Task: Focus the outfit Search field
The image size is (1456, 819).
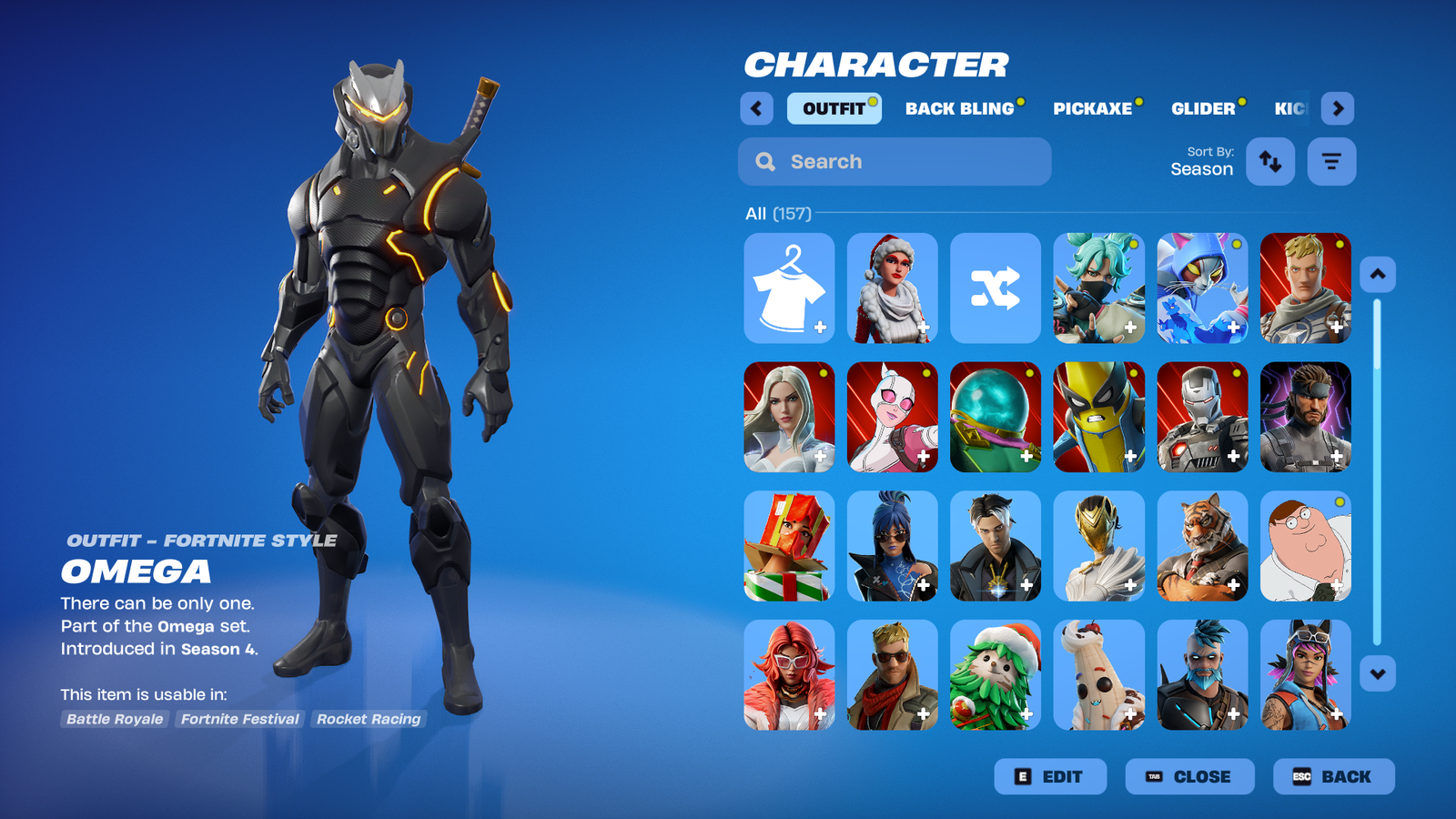Action: click(895, 162)
